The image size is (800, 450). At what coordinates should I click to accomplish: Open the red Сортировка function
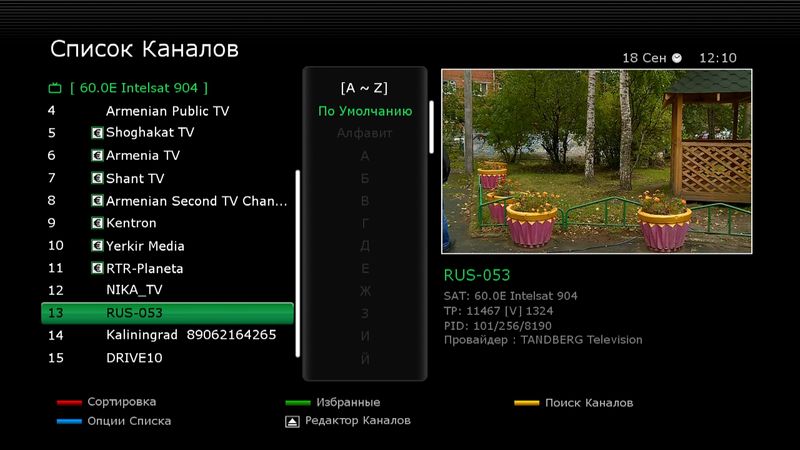[x=121, y=402]
